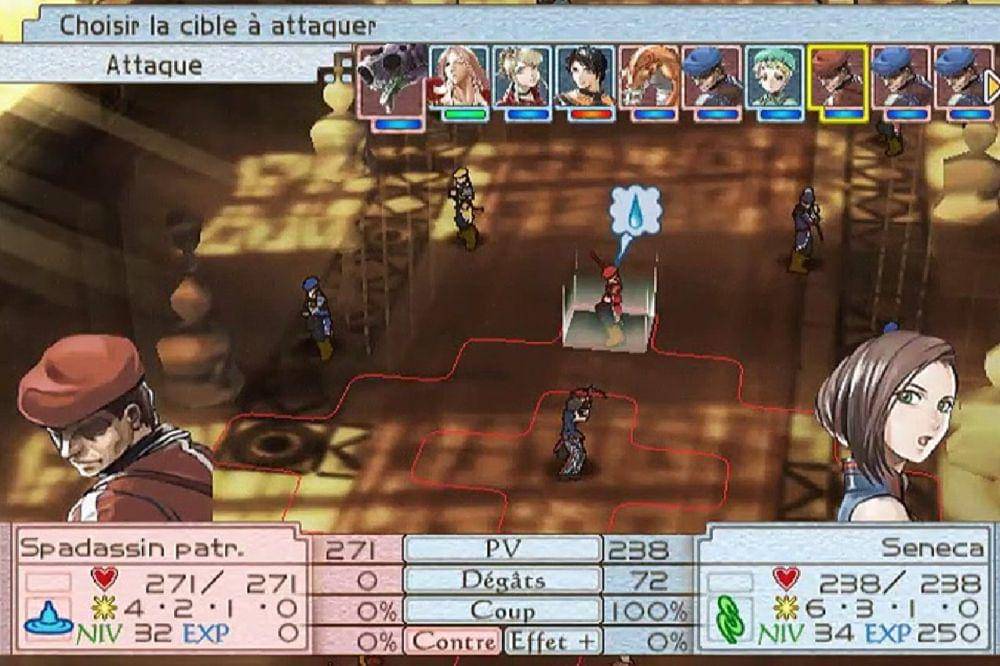Image resolution: width=1000 pixels, height=666 pixels.
Task: Click the Contre button
Action: pyautogui.click(x=453, y=640)
